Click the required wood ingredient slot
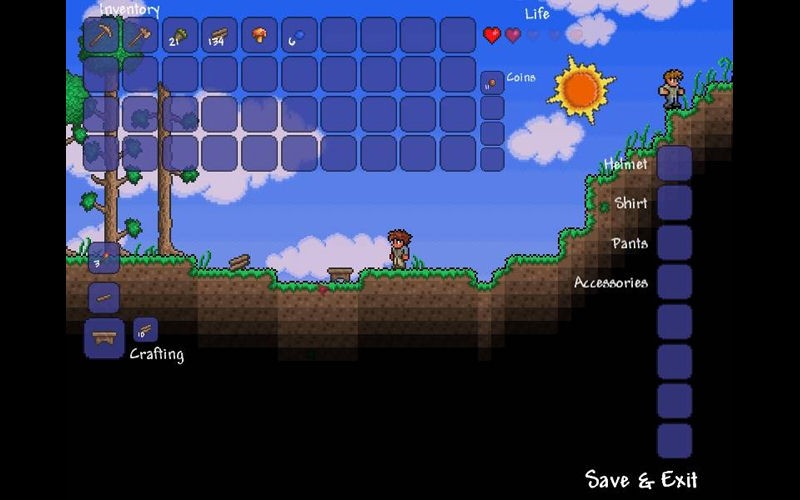The width and height of the screenshot is (800, 500). tap(145, 330)
